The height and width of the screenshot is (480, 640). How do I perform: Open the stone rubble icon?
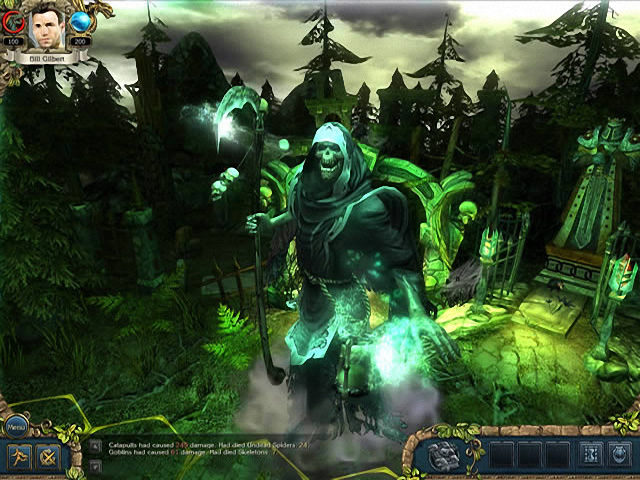coord(444,455)
